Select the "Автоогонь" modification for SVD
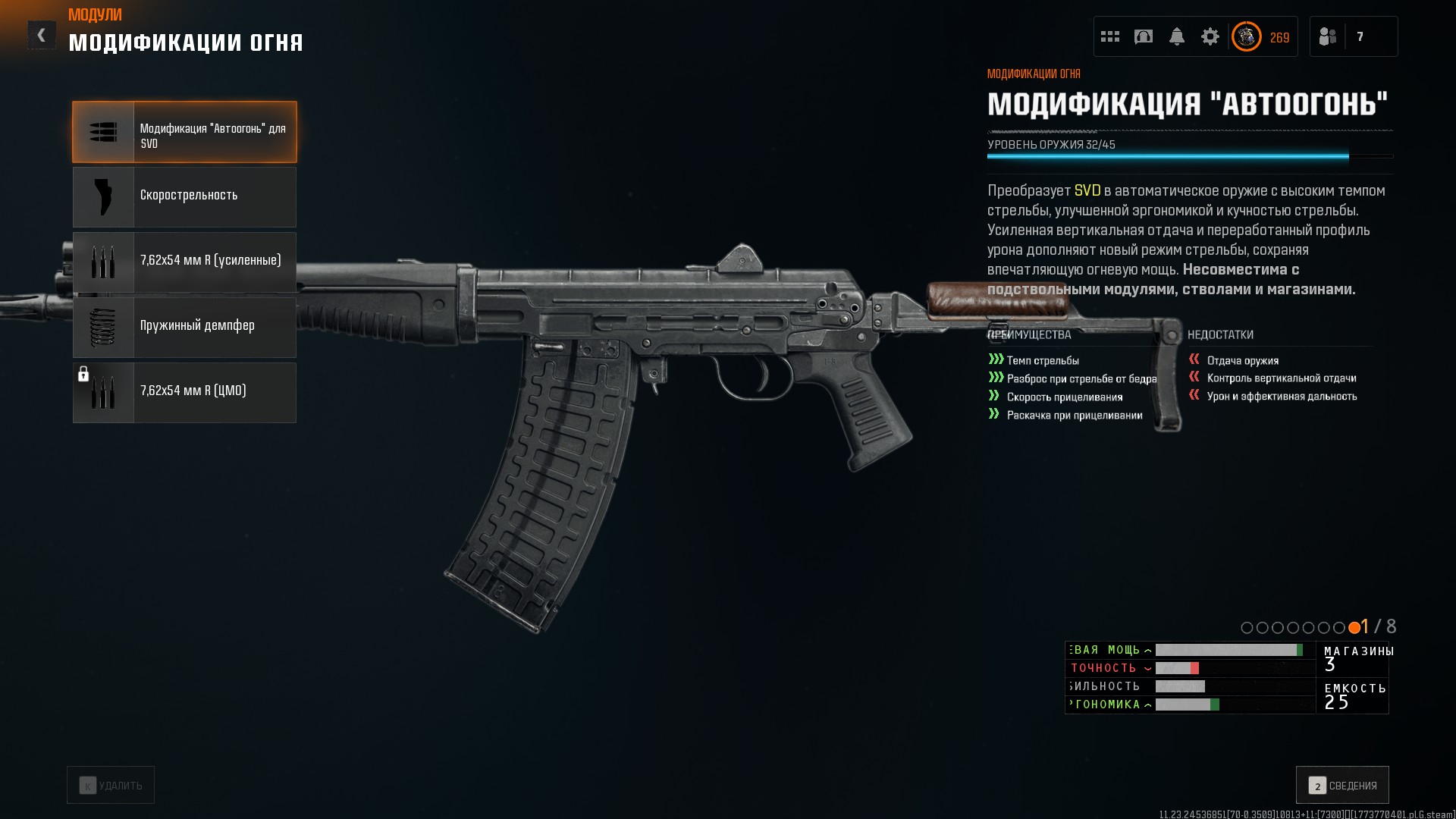The image size is (1456, 819). [184, 132]
